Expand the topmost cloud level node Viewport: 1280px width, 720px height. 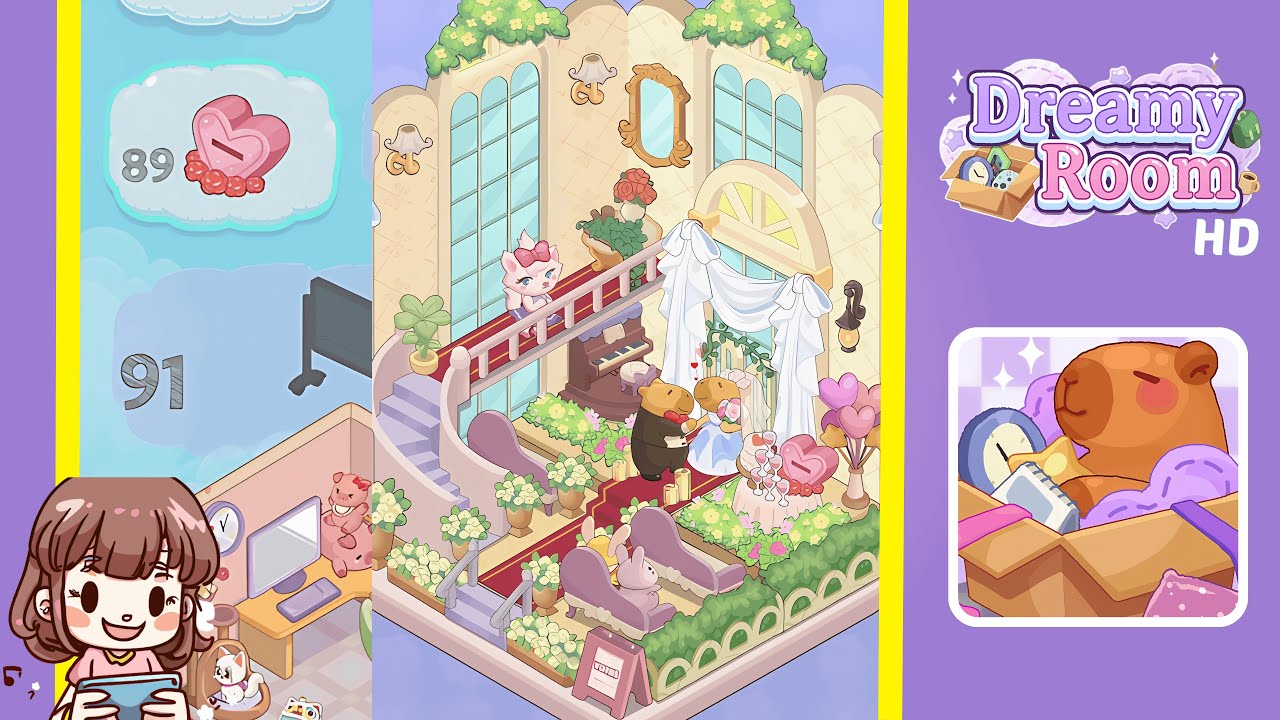point(225,12)
